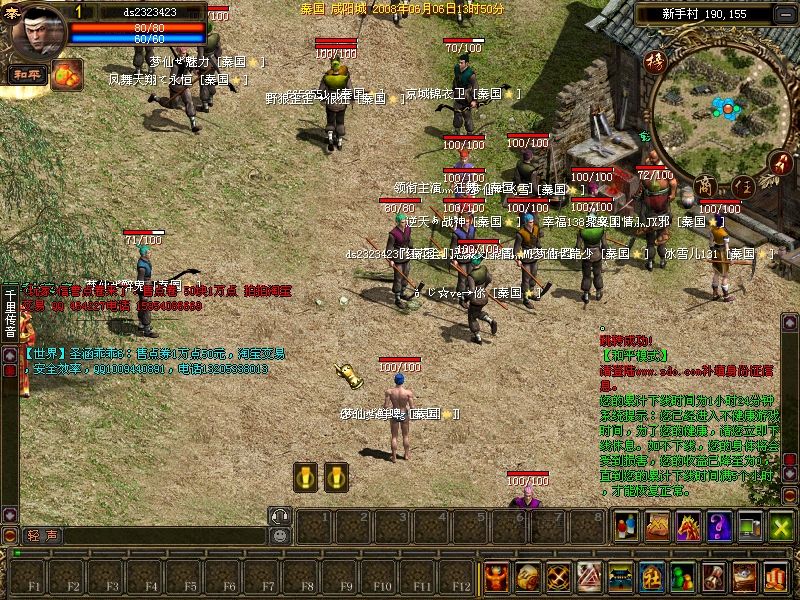The height and width of the screenshot is (600, 800).
Task: Open the computer monitor system icon
Action: [x=750, y=525]
